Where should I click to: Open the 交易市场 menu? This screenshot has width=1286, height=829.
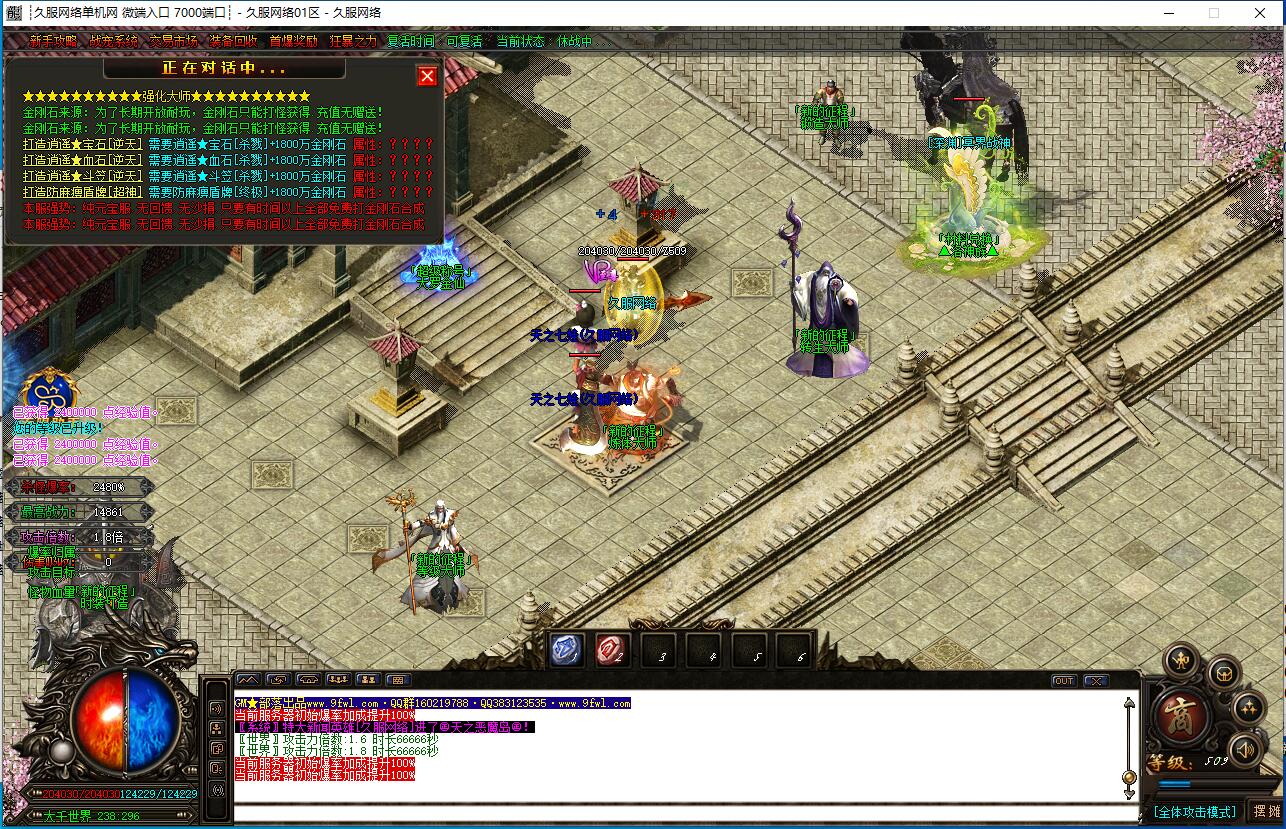173,42
